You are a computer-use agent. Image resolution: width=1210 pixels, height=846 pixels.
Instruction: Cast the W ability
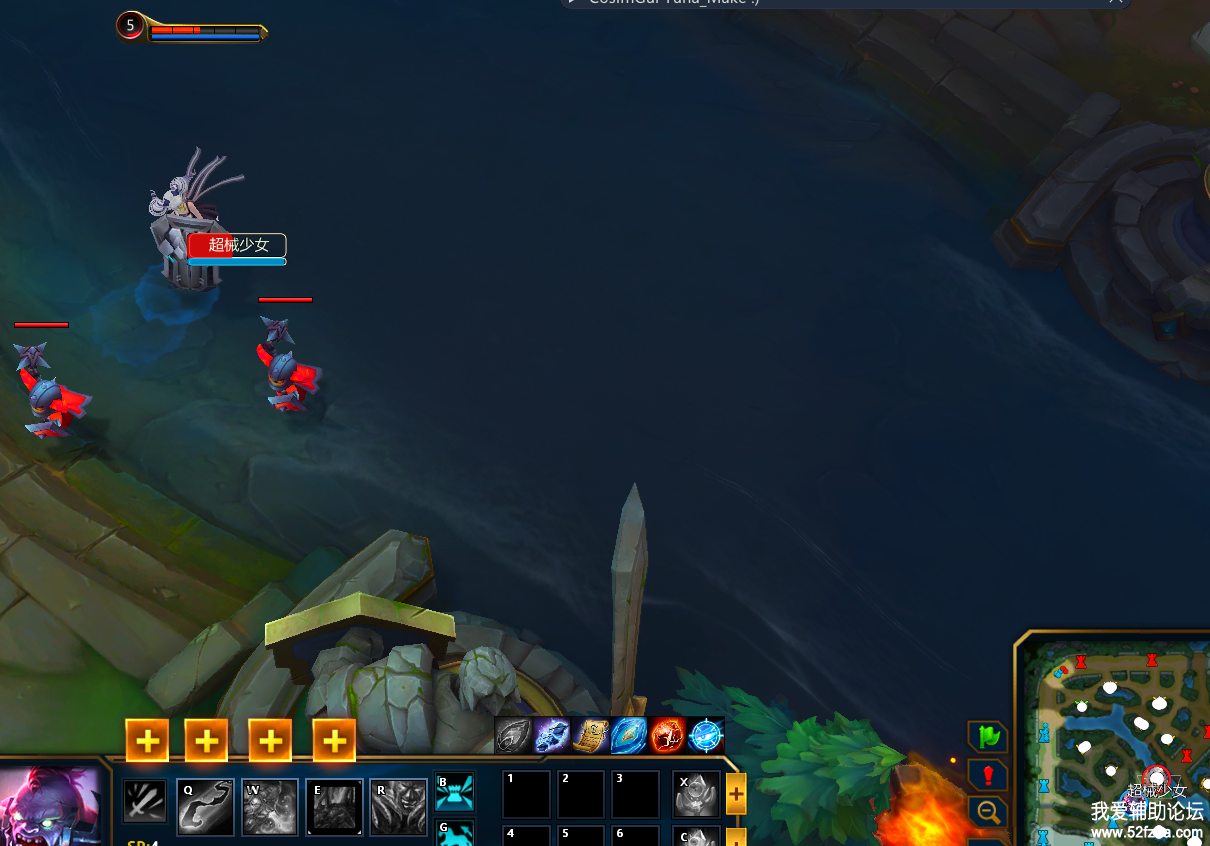[270, 807]
